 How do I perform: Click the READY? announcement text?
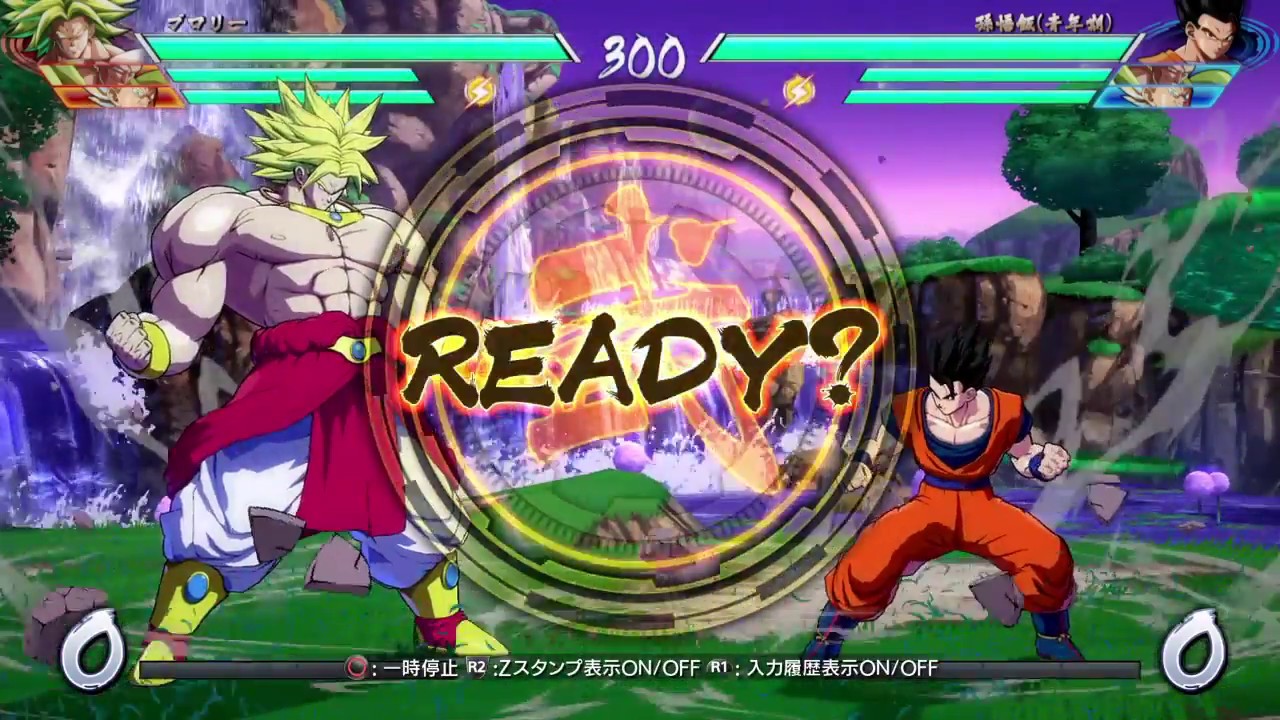[x=640, y=360]
